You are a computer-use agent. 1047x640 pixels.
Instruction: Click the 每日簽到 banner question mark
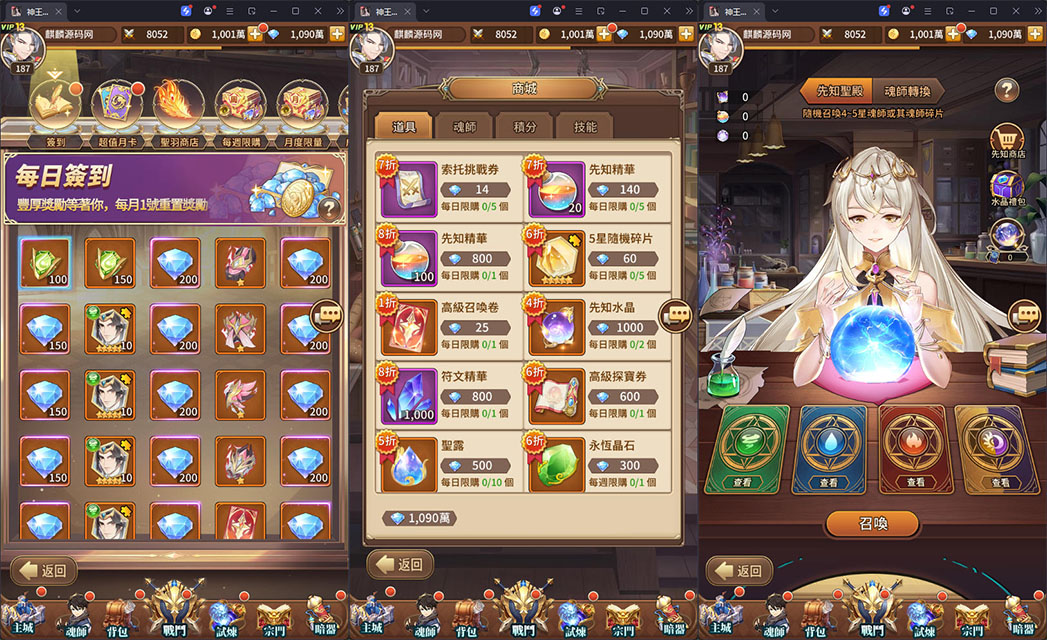click(x=328, y=209)
